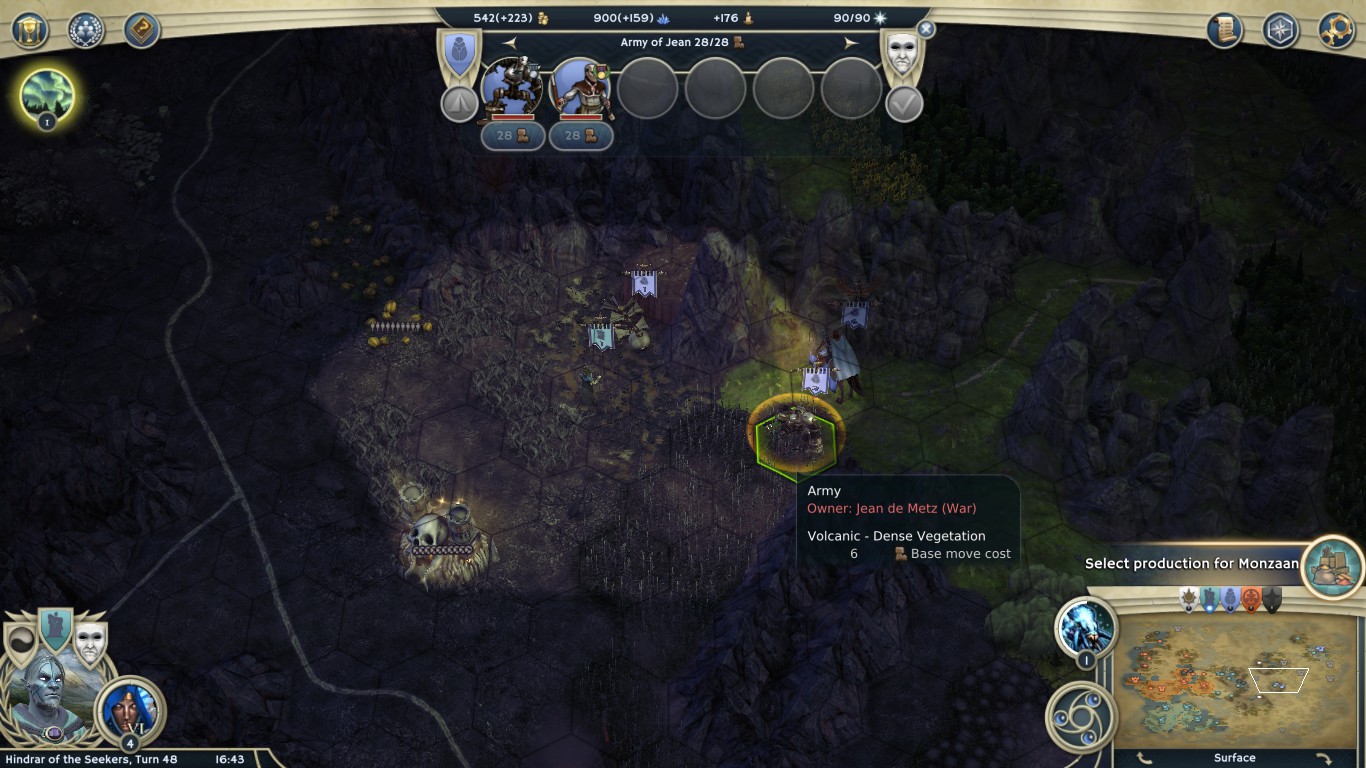Open the scroll icon in the top-right corner
The width and height of the screenshot is (1366, 768).
(x=1224, y=30)
